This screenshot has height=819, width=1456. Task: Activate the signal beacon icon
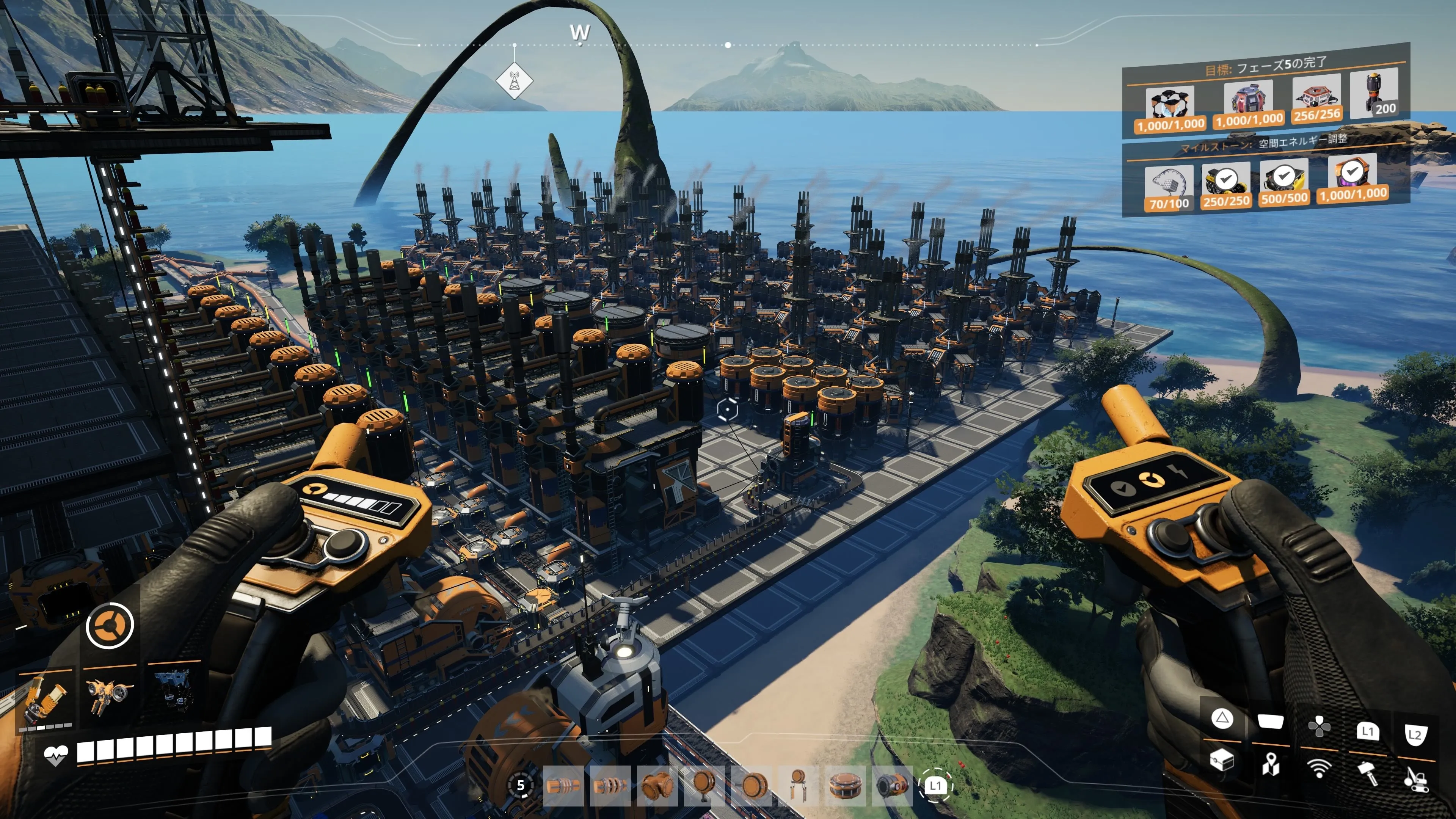1319,768
